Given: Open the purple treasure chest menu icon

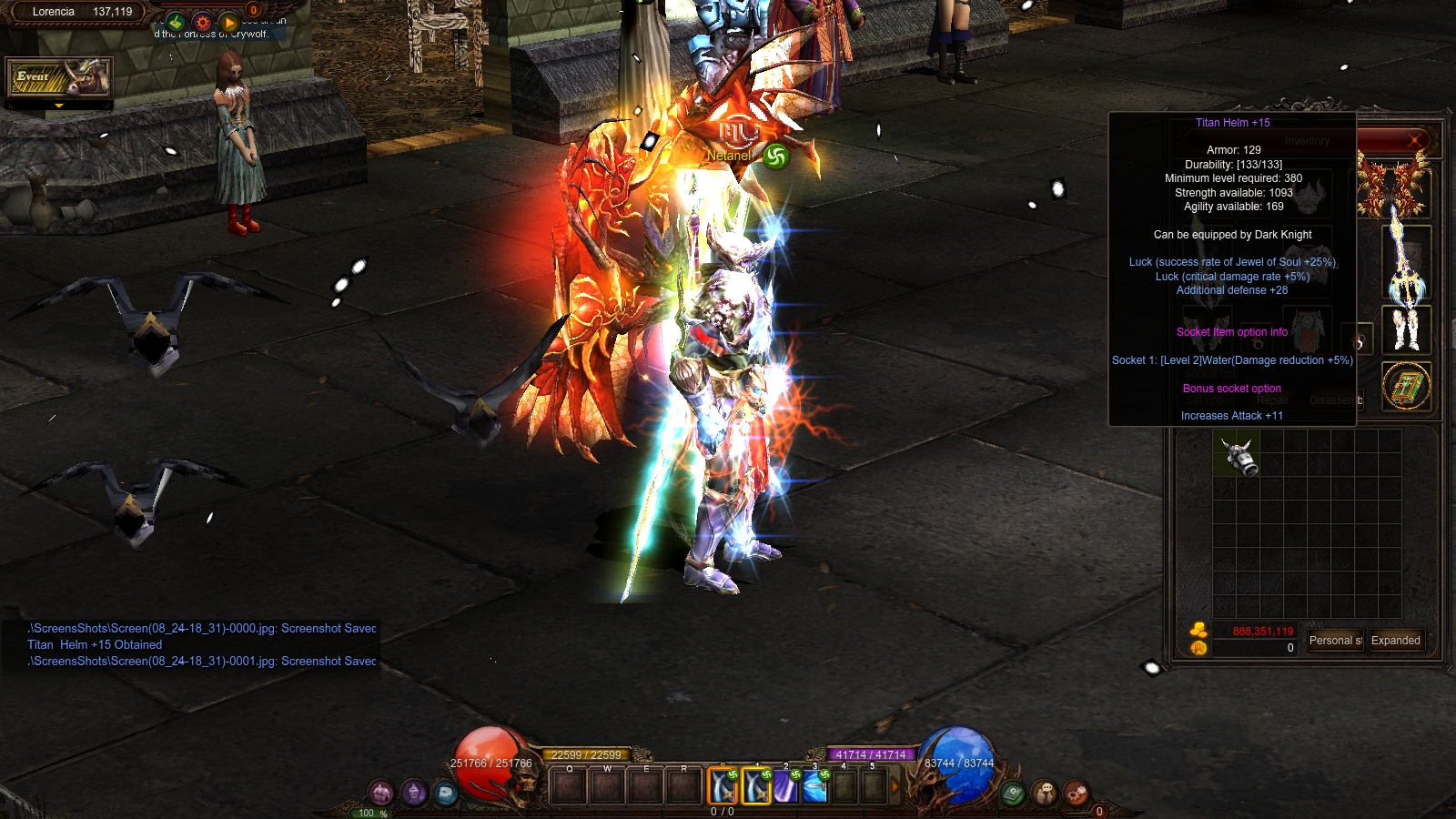Looking at the screenshot, I should pos(381,793).
